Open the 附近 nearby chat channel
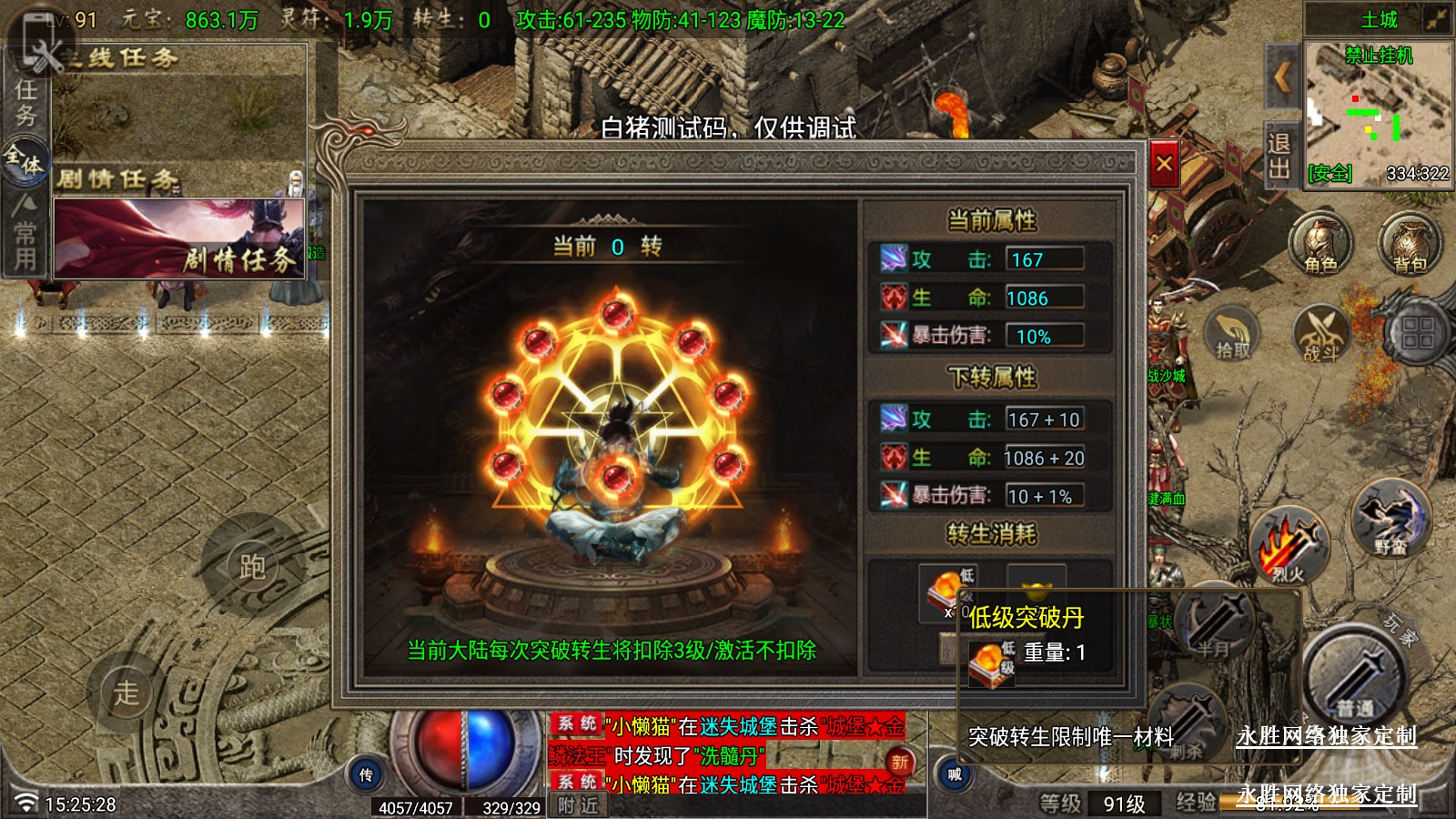The width and height of the screenshot is (1456, 819). coord(579,805)
